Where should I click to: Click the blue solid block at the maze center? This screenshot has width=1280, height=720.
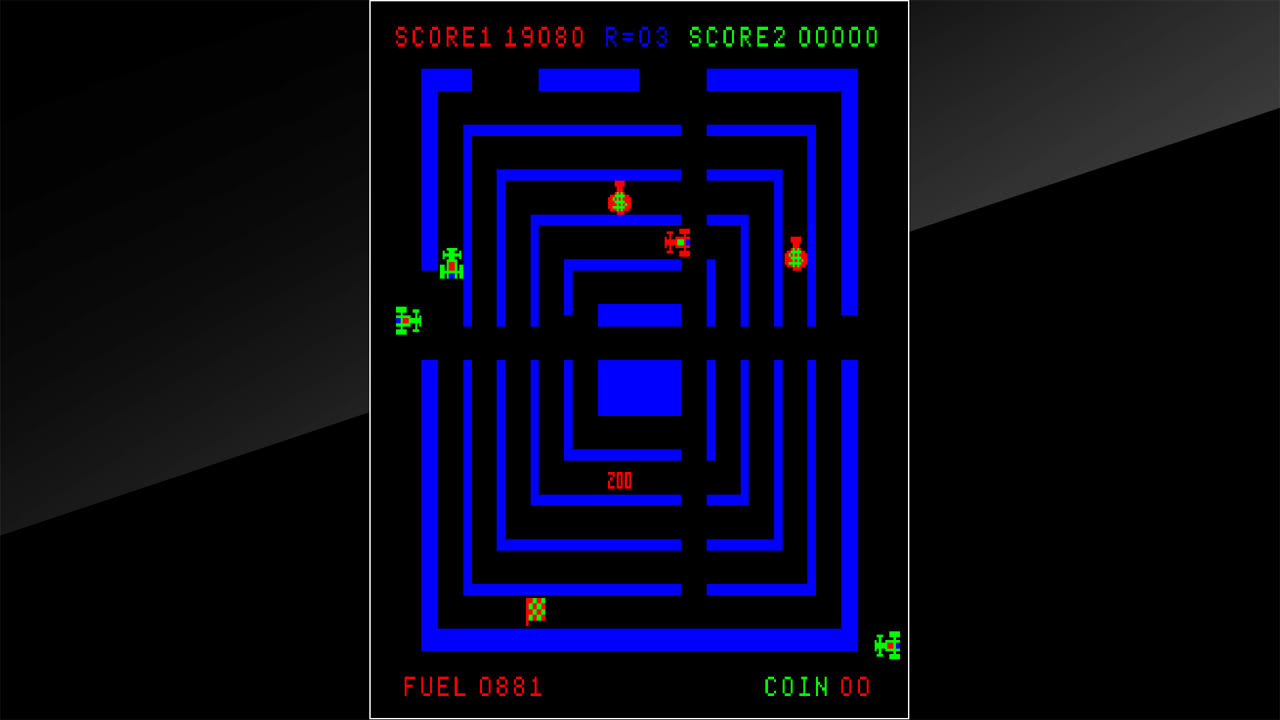[x=640, y=388]
